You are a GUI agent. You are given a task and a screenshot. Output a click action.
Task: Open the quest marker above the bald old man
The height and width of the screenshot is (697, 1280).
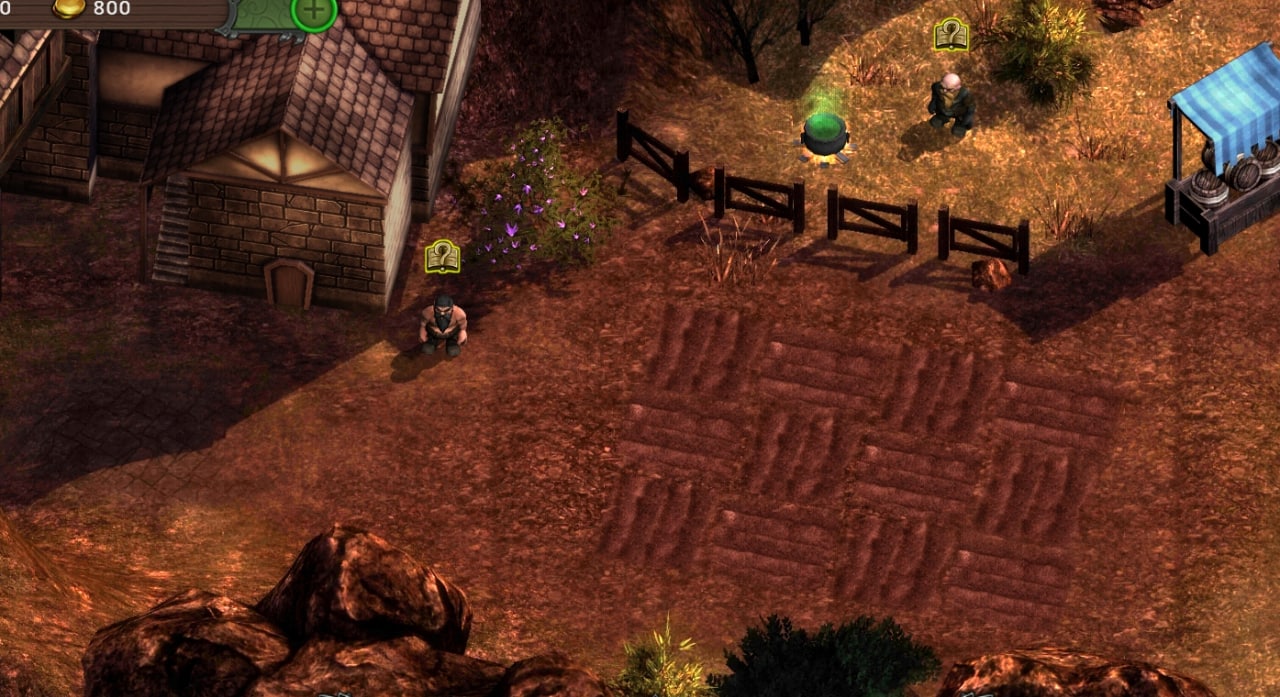951,35
